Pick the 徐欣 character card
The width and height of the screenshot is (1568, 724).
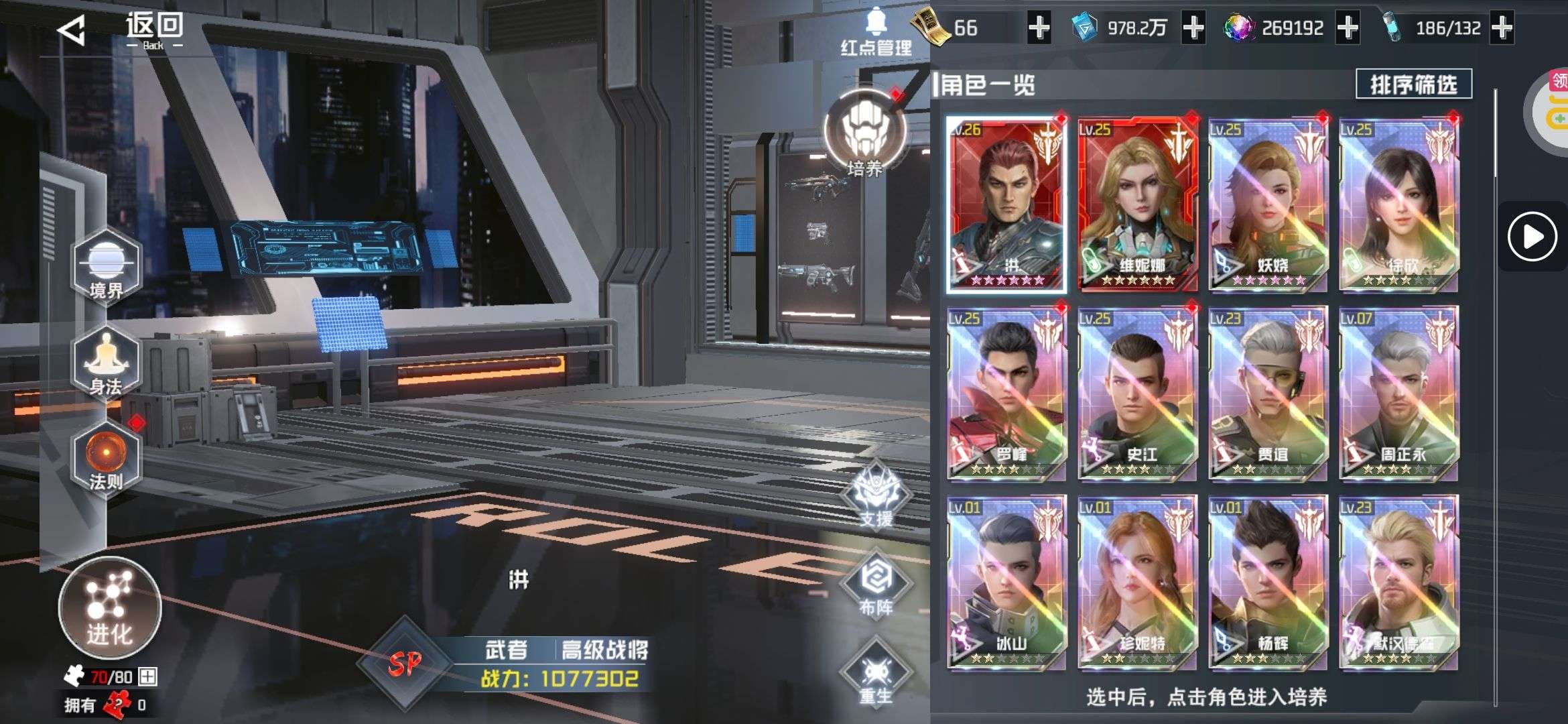tap(1398, 204)
